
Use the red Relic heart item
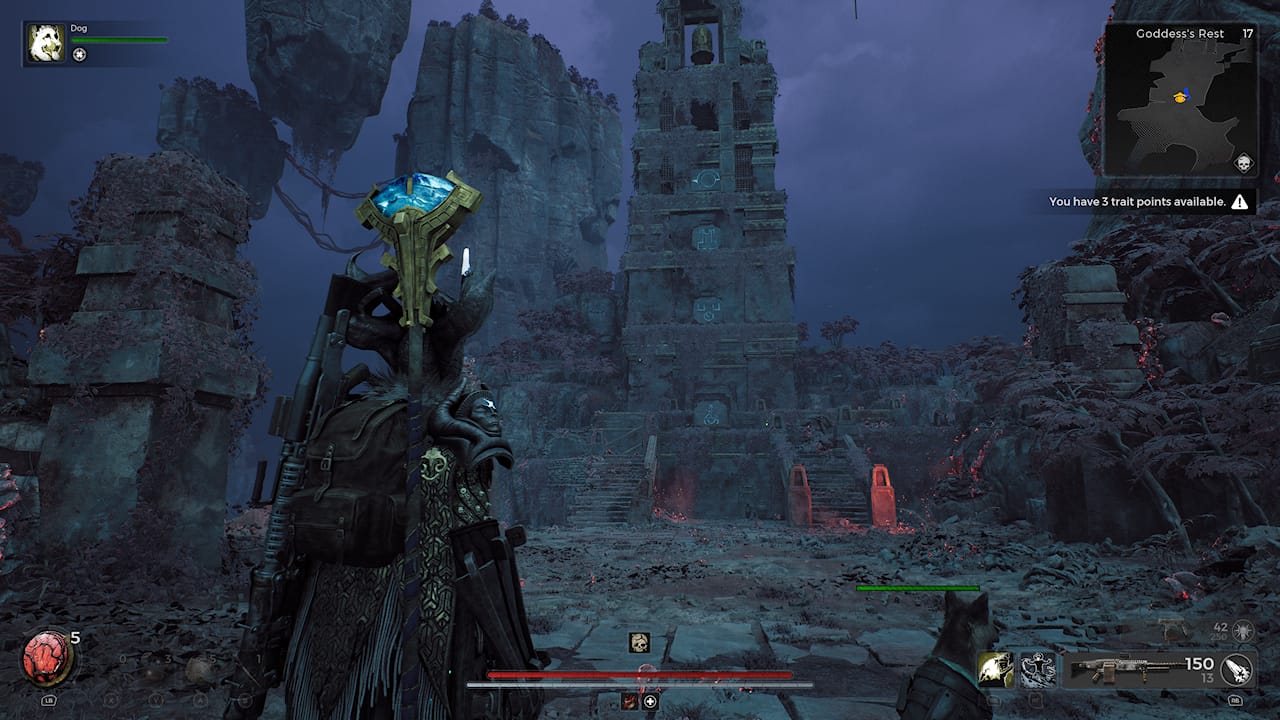coord(46,659)
